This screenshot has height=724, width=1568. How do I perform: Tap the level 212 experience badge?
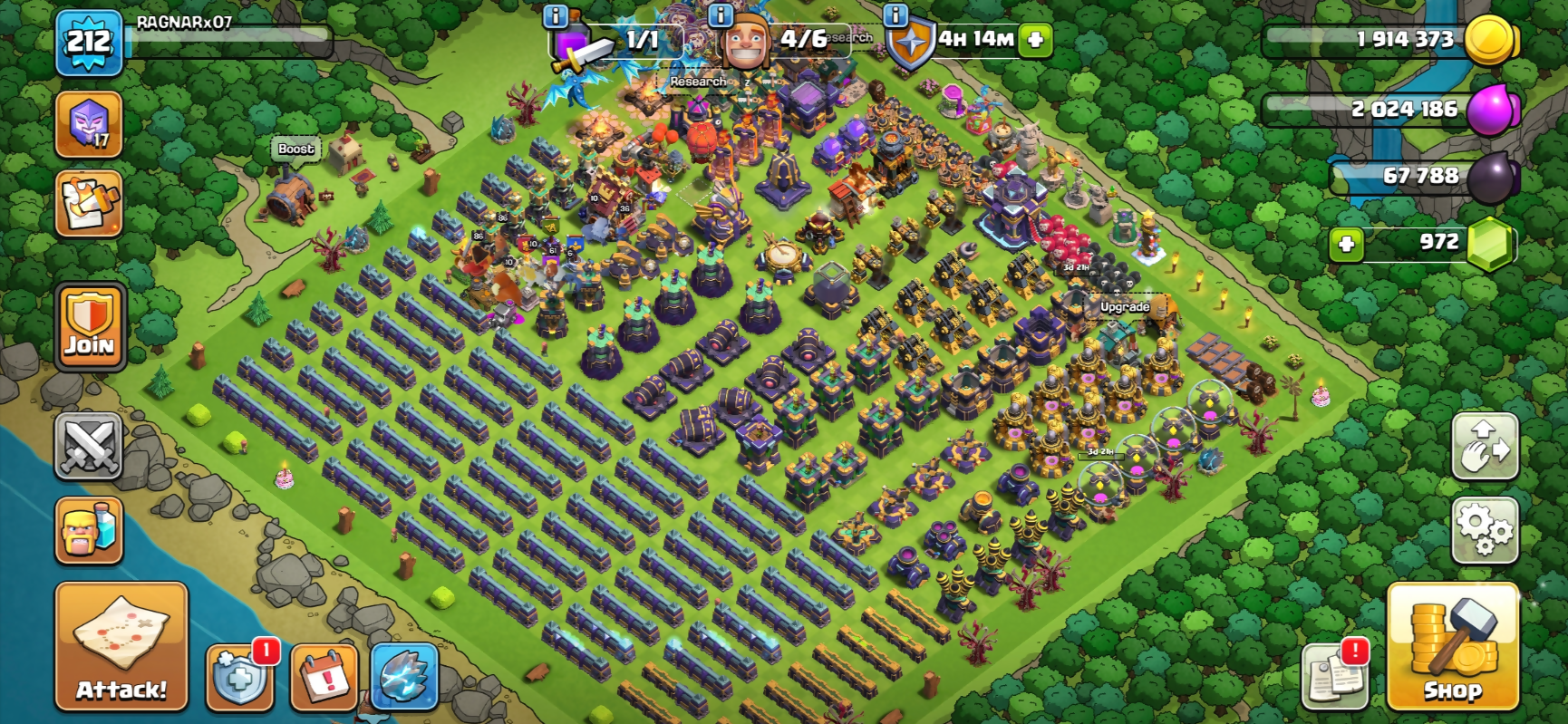[x=89, y=42]
